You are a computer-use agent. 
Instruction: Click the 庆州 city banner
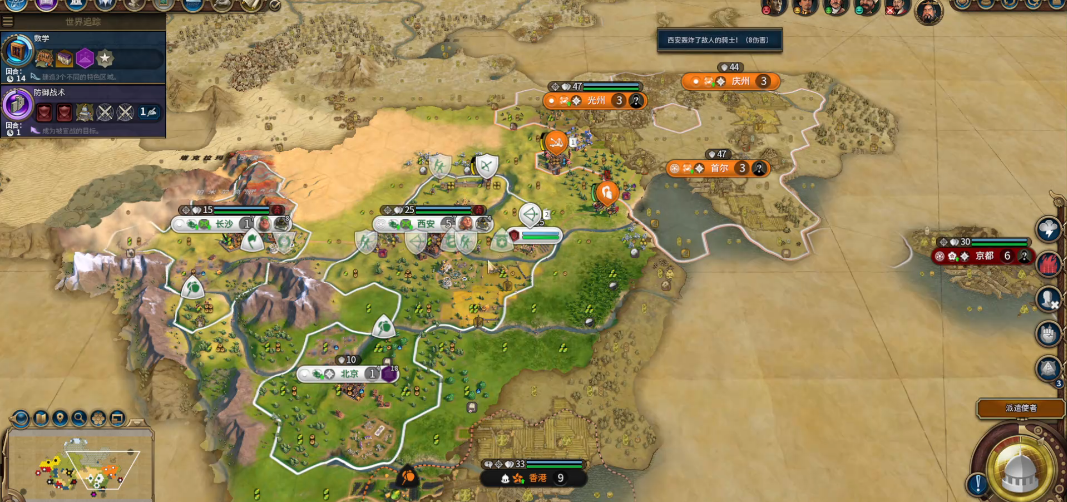(739, 81)
